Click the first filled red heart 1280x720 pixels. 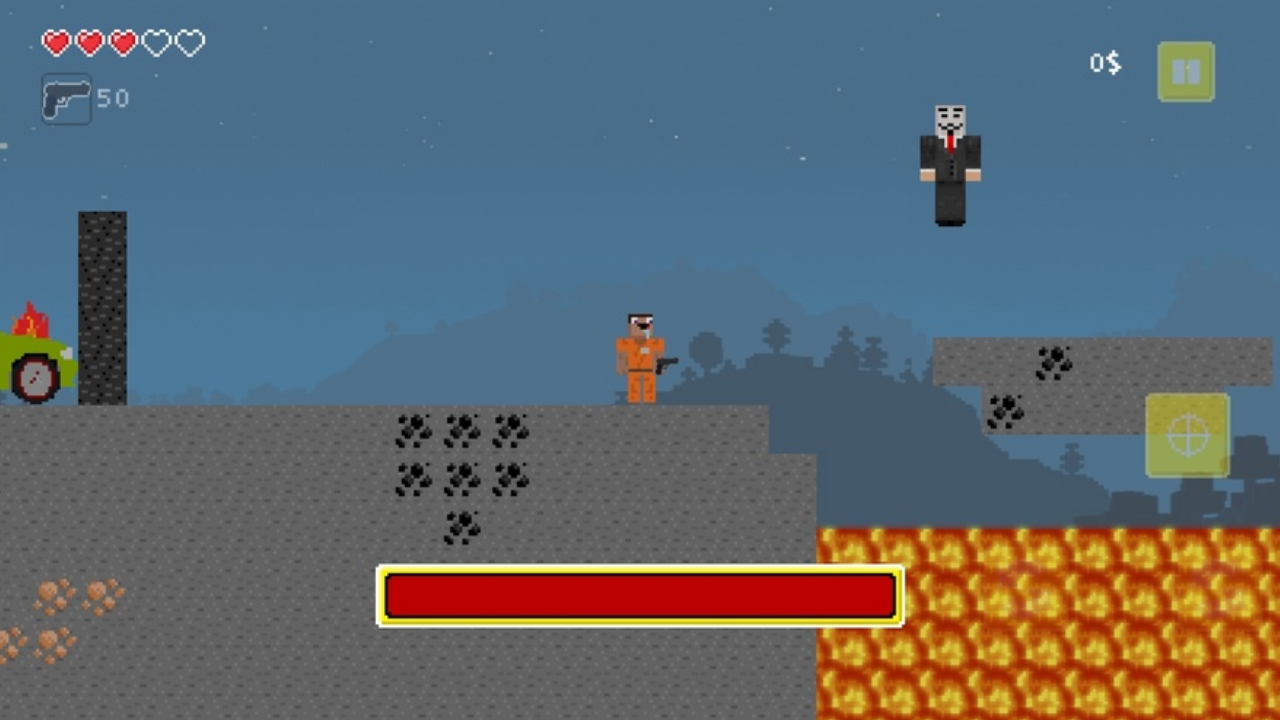pos(56,43)
